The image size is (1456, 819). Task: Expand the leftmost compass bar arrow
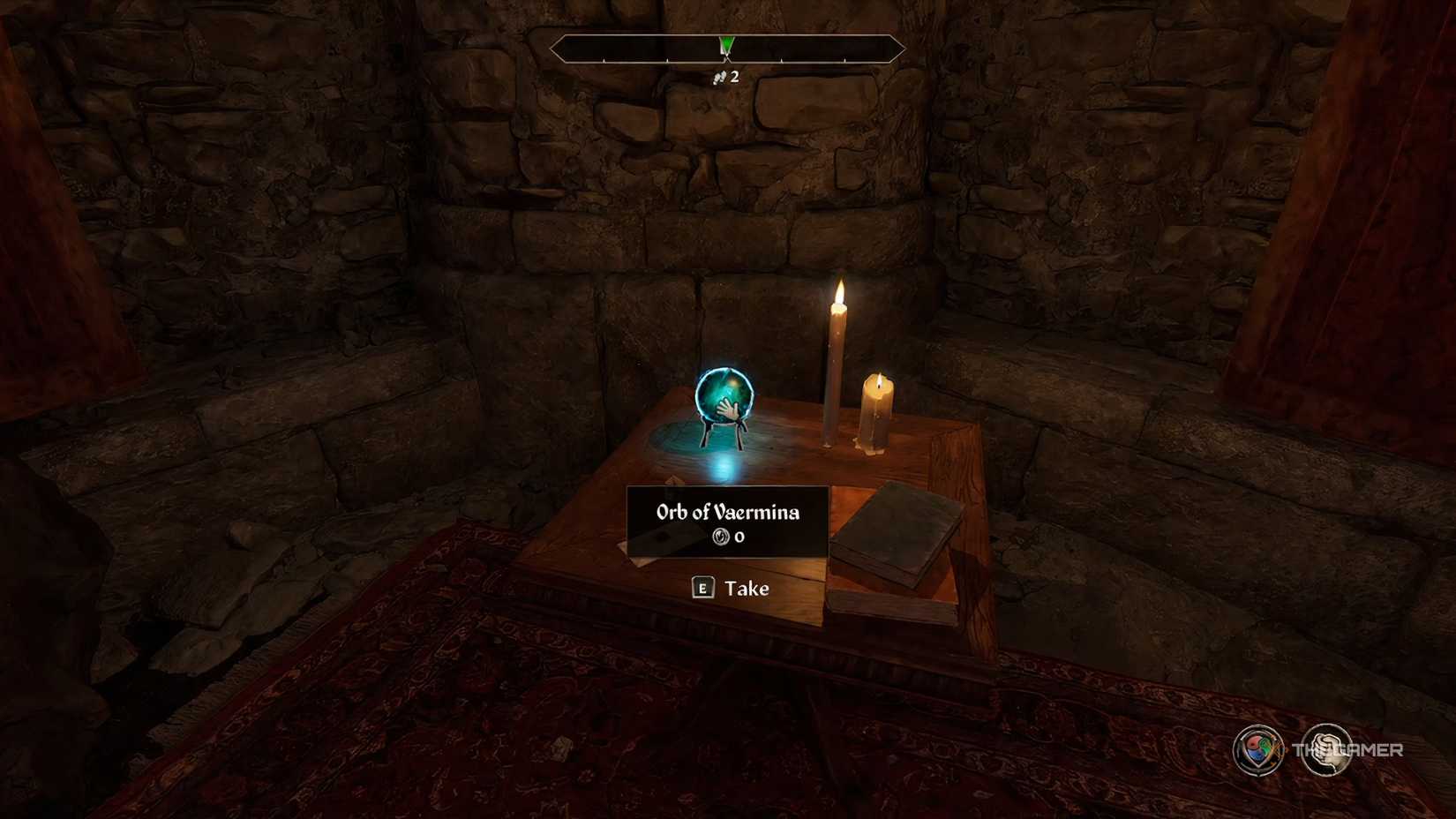click(x=558, y=49)
